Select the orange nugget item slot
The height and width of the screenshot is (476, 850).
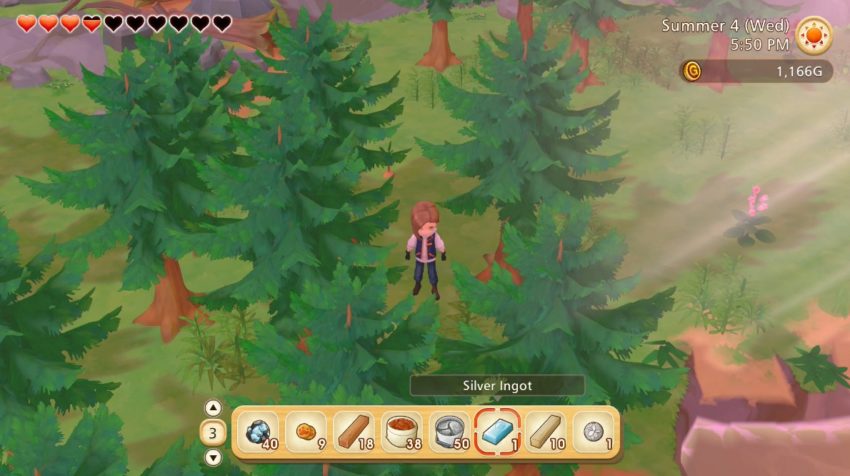pyautogui.click(x=307, y=432)
